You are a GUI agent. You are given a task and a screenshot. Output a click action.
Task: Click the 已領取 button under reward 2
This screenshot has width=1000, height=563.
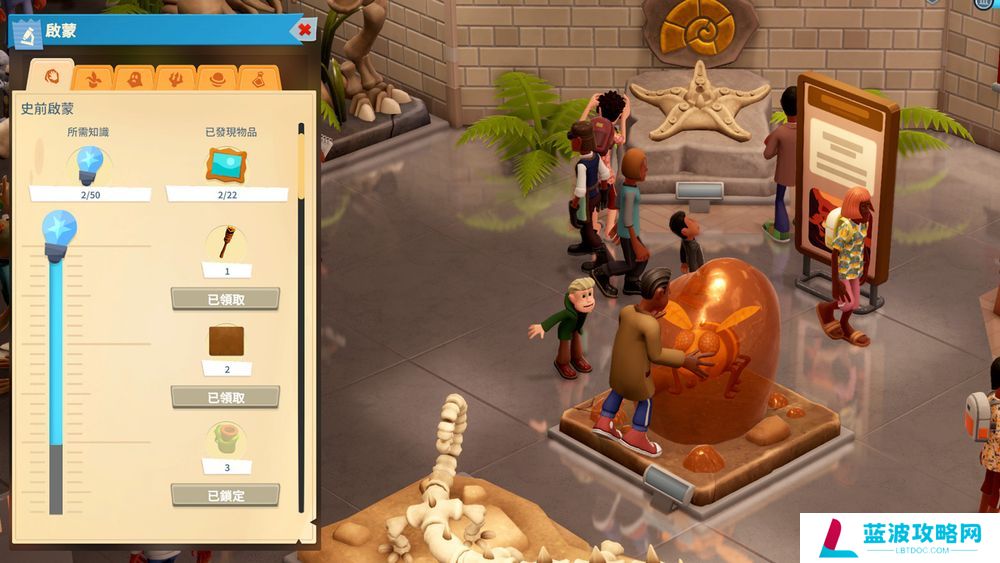(225, 397)
